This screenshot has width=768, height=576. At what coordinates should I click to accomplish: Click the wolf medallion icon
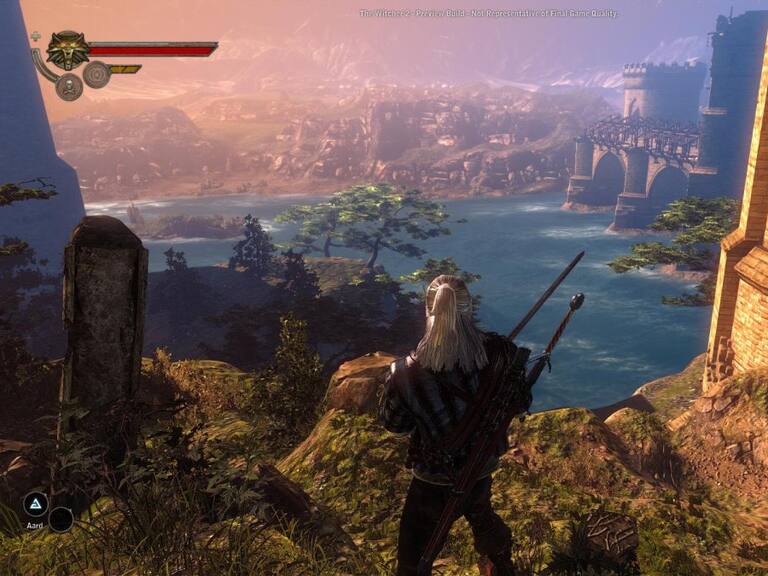coord(67,50)
